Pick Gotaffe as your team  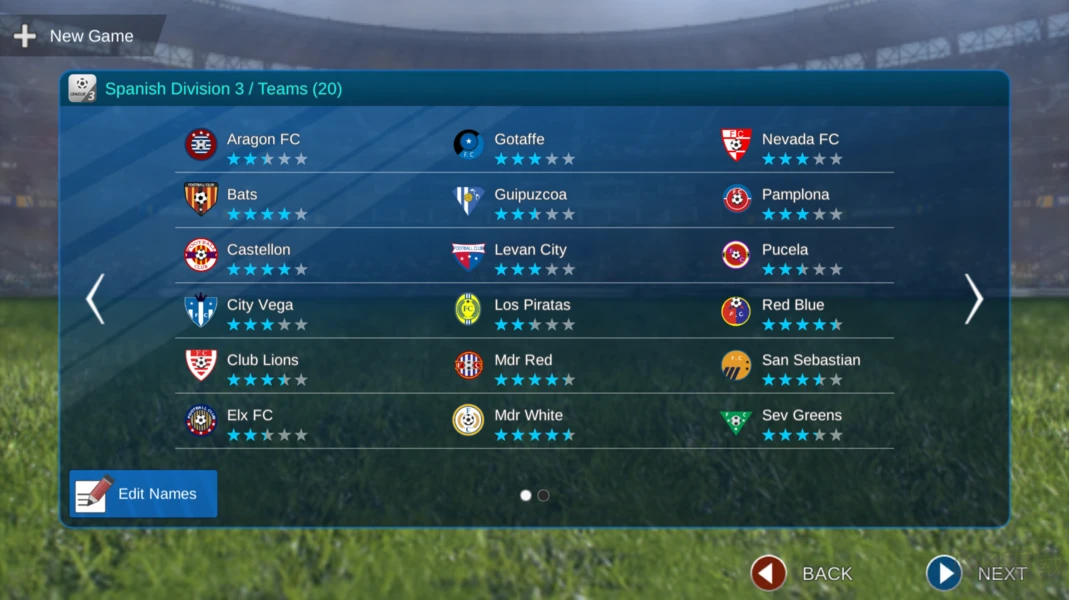click(x=519, y=146)
